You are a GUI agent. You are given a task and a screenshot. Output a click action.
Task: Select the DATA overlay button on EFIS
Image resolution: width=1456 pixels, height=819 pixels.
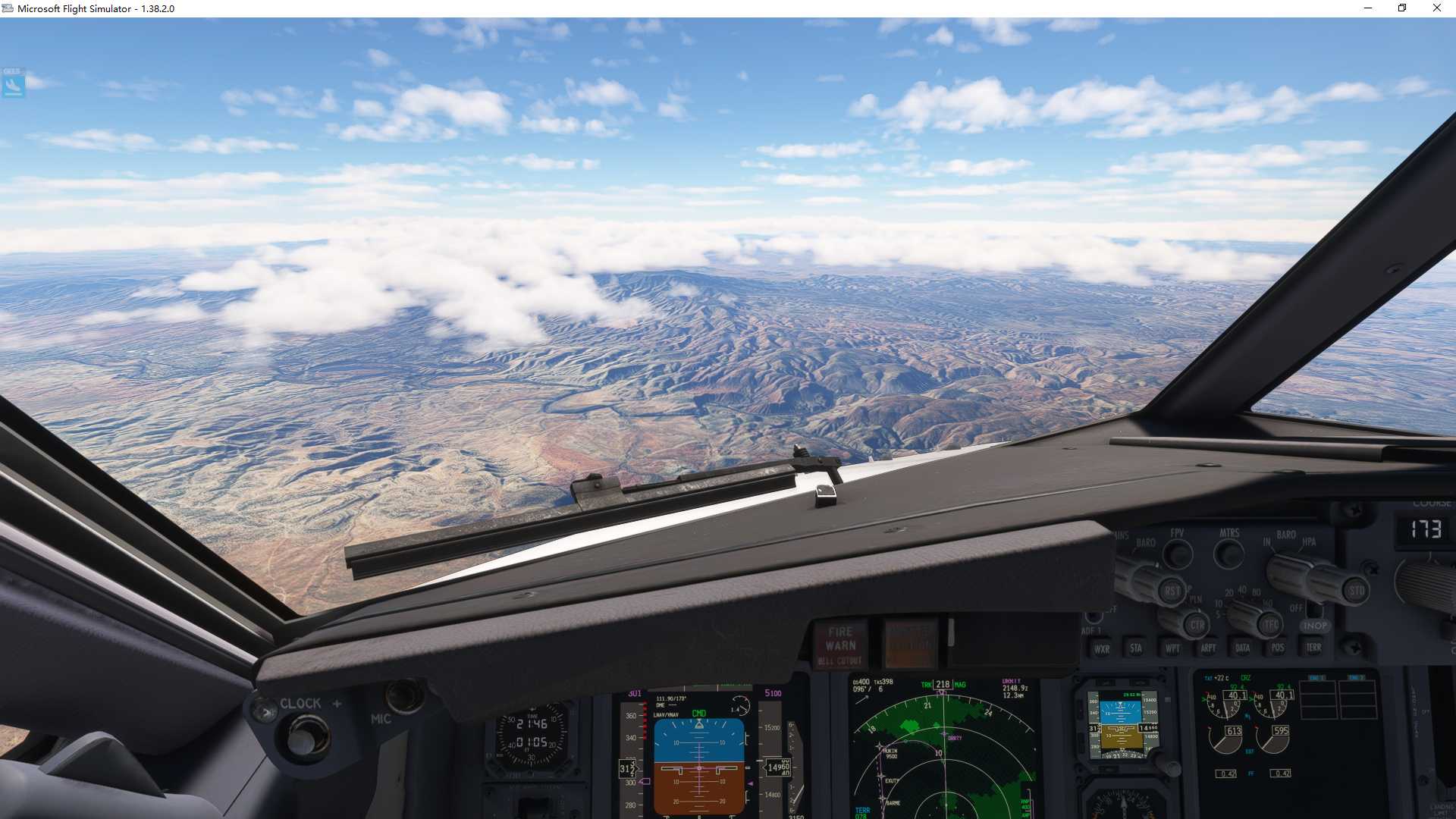point(1243,647)
